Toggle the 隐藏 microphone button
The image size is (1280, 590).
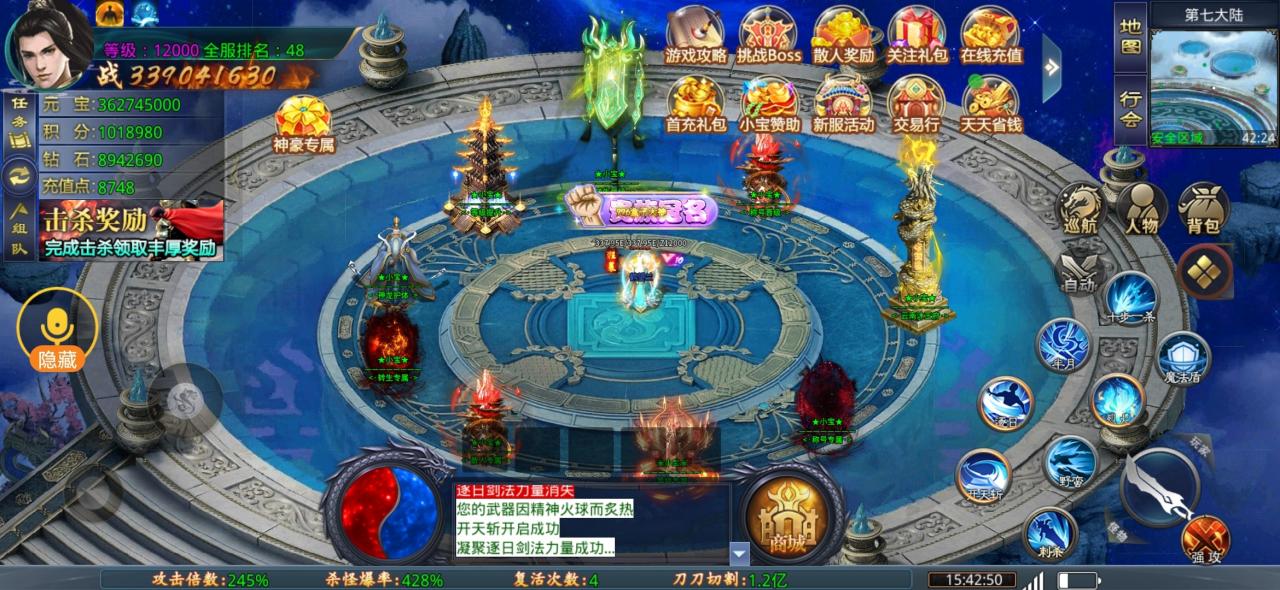(57, 331)
